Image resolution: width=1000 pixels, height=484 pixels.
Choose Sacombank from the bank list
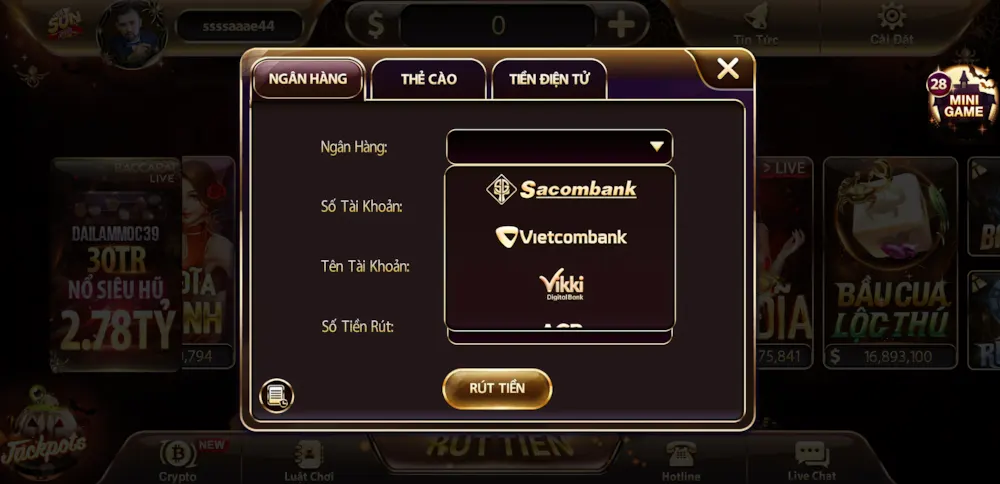point(560,189)
